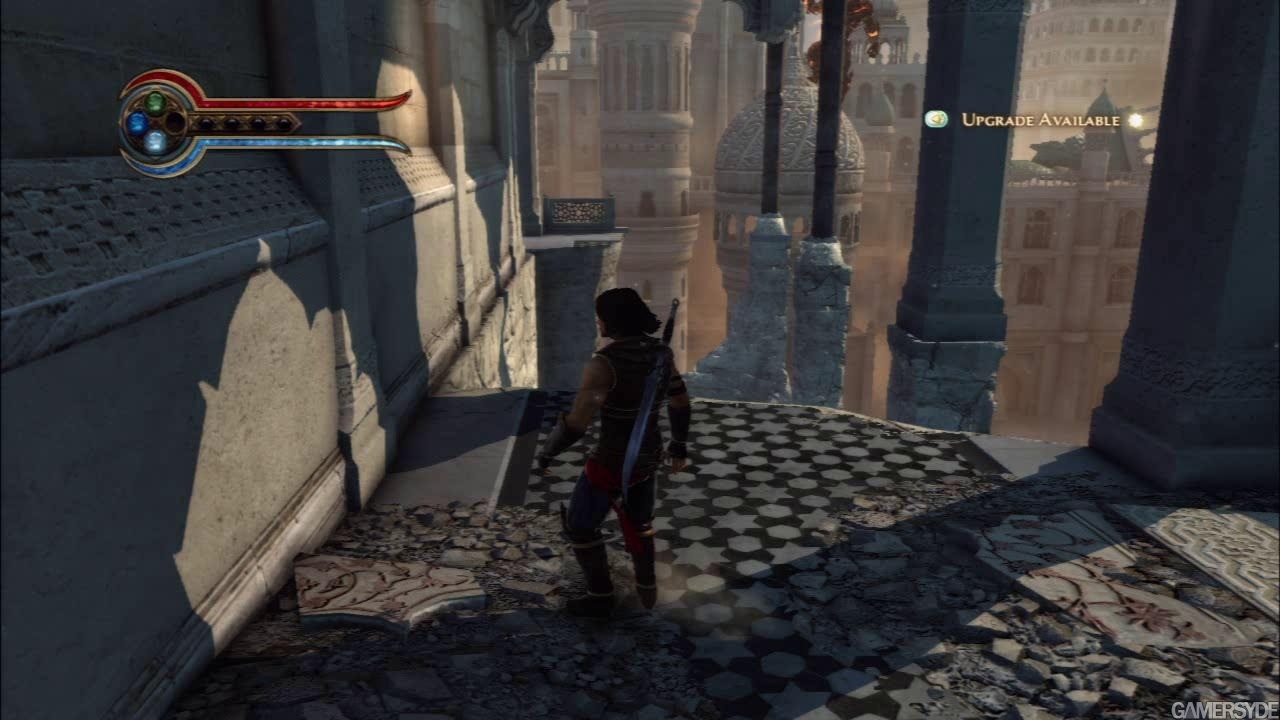Select the green power orb
This screenshot has height=720, width=1280.
pos(155,102)
